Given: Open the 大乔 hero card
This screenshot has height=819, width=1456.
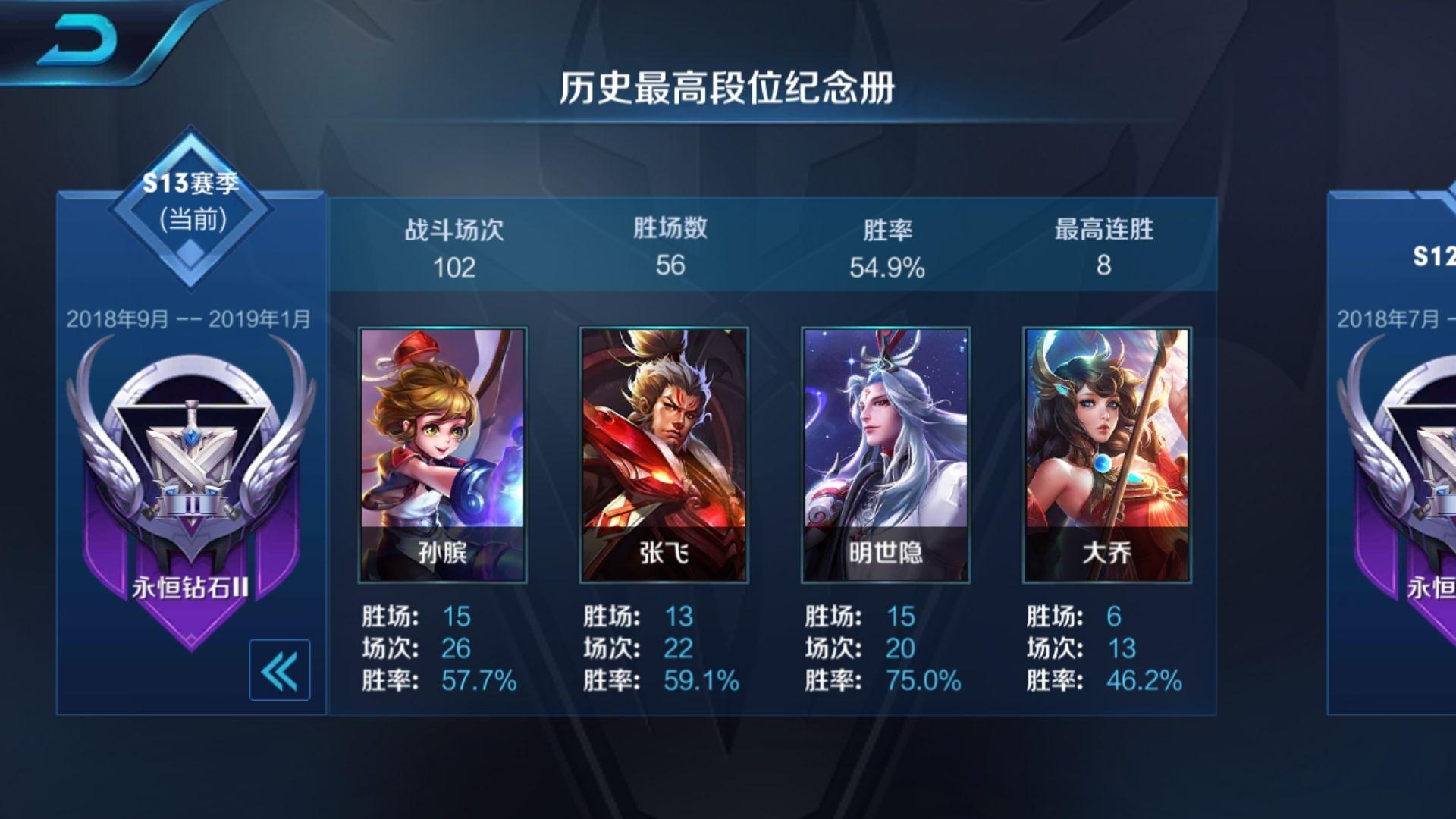Looking at the screenshot, I should pyautogui.click(x=1107, y=454).
